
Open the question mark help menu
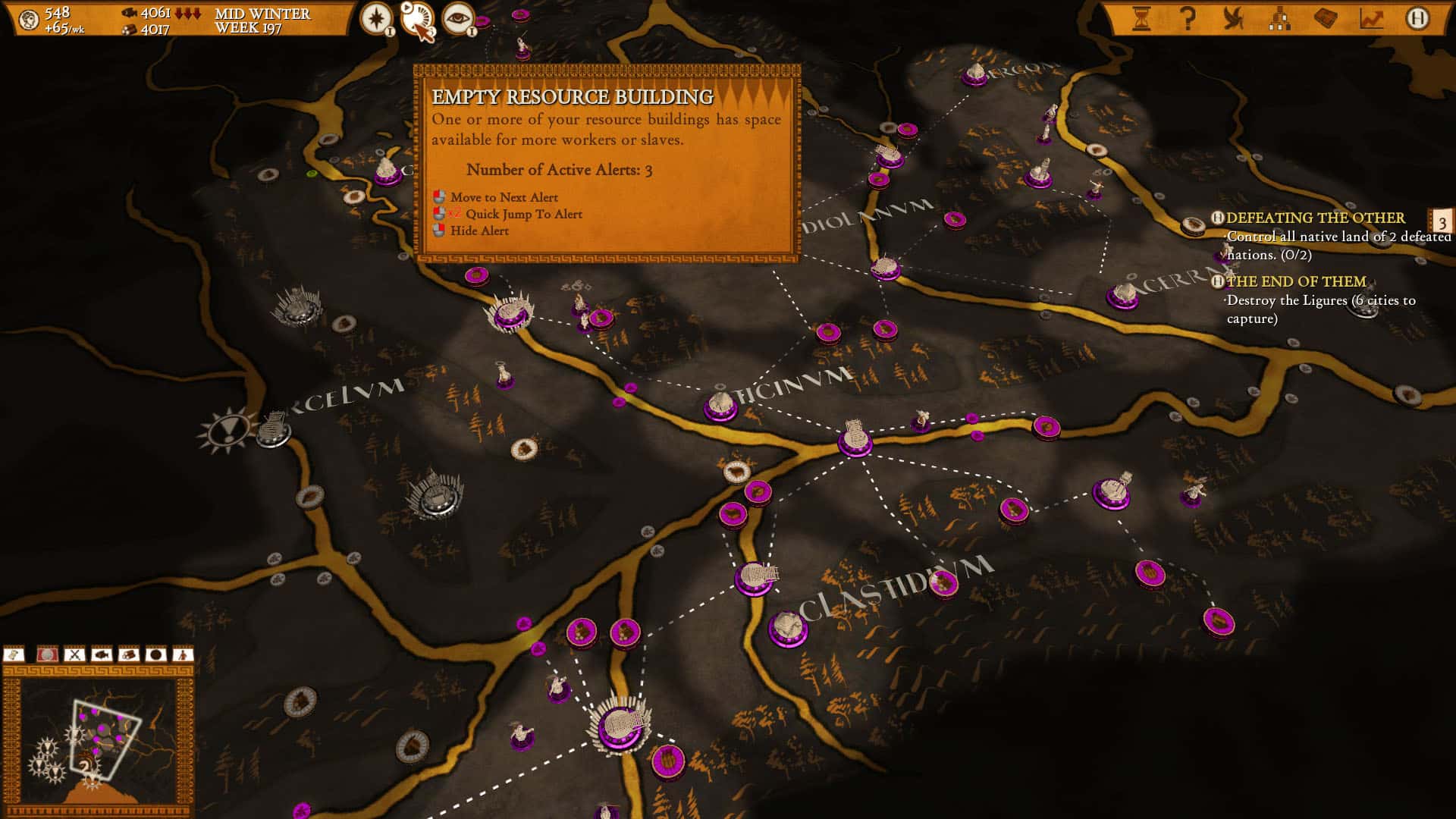click(1188, 18)
